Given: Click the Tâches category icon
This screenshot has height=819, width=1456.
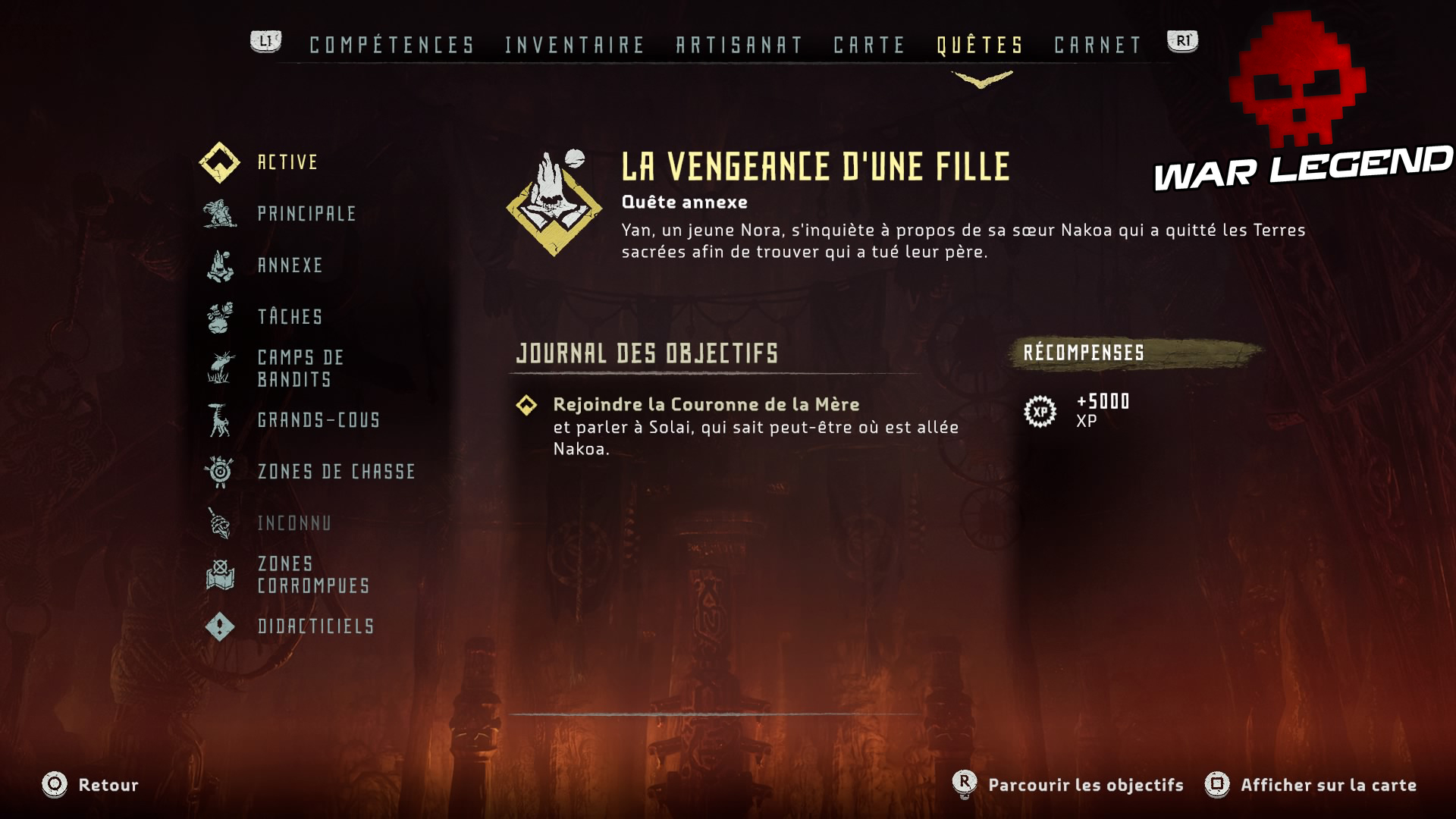Looking at the screenshot, I should (218, 317).
